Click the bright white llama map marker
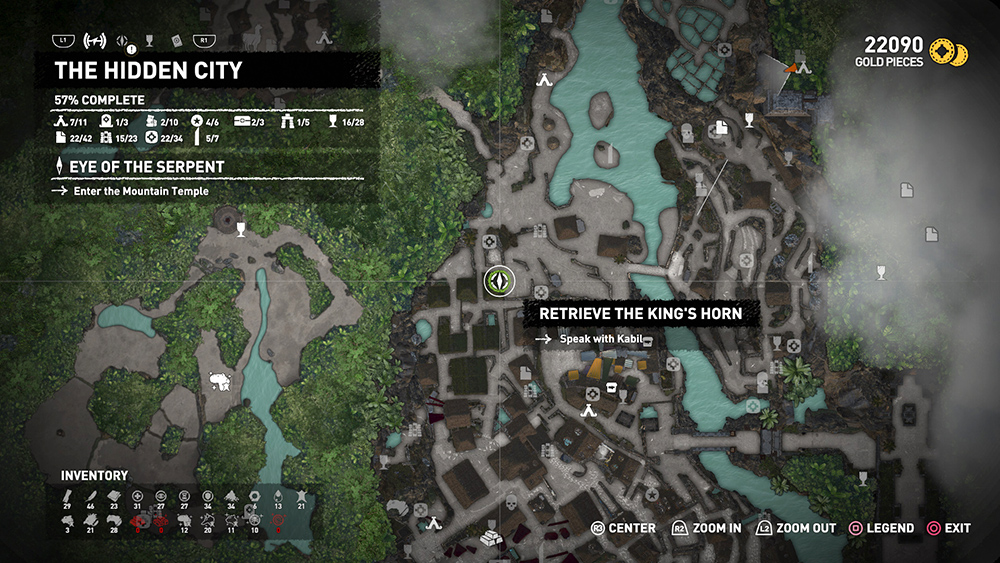 coord(220,381)
